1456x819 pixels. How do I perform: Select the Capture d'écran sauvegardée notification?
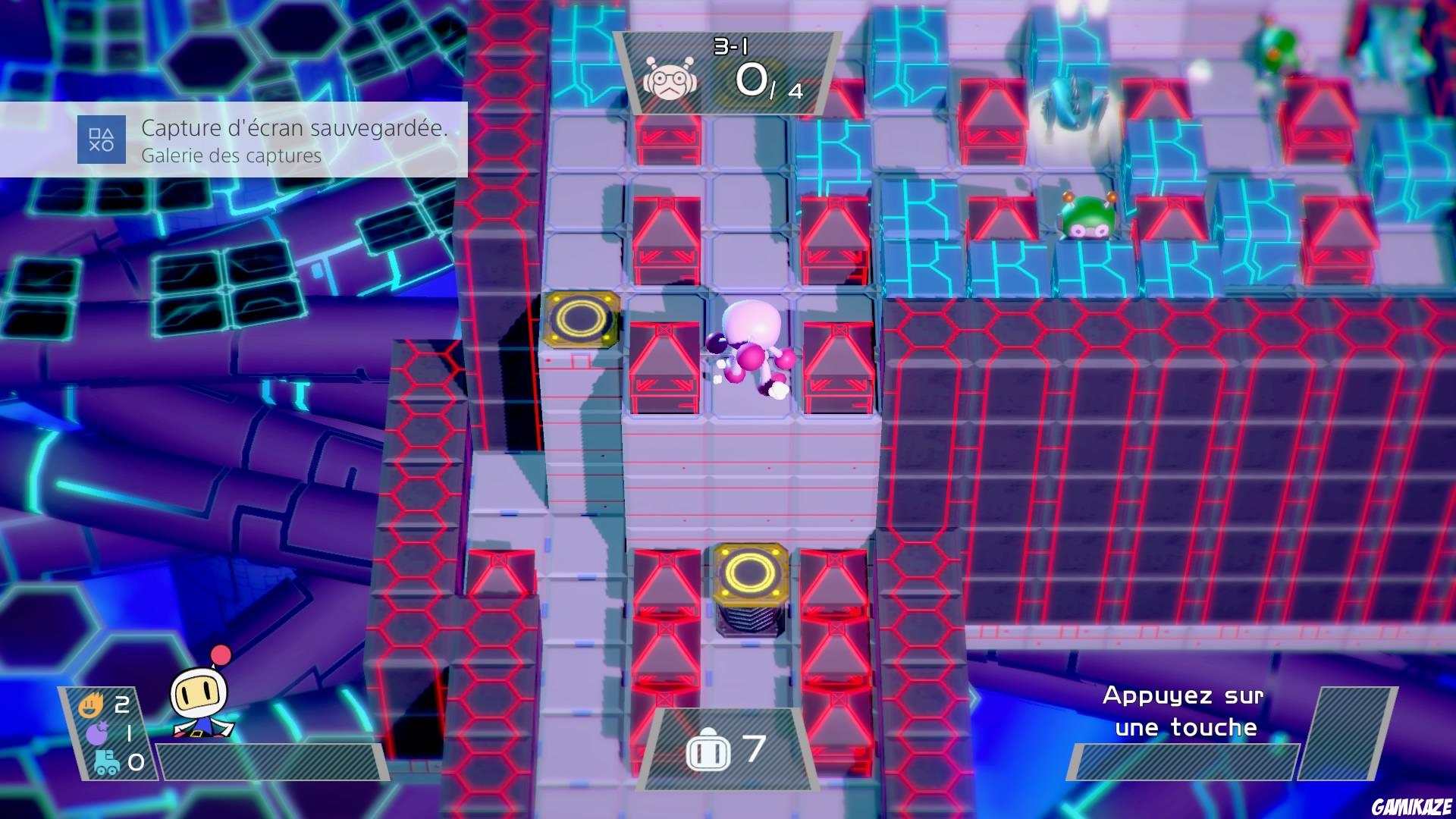point(294,129)
